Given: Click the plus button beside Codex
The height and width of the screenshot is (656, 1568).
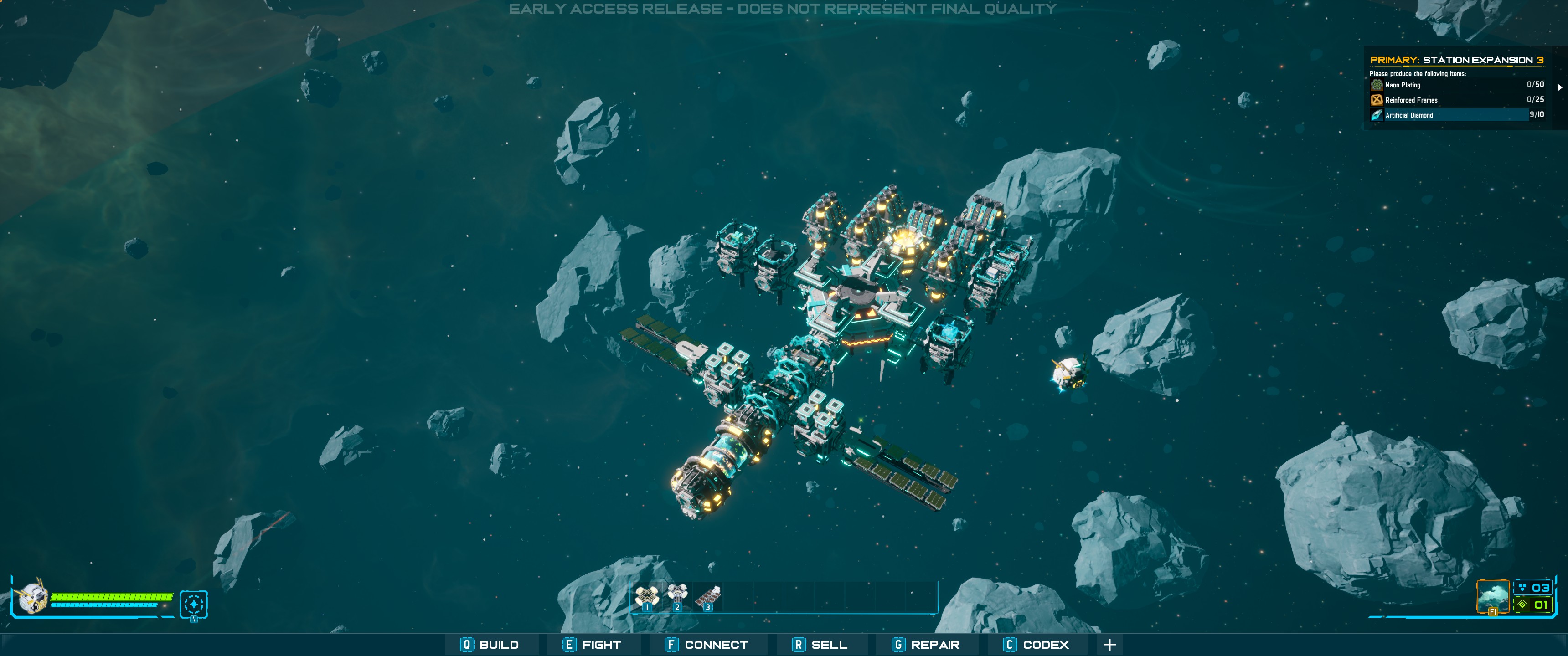Looking at the screenshot, I should [1109, 645].
